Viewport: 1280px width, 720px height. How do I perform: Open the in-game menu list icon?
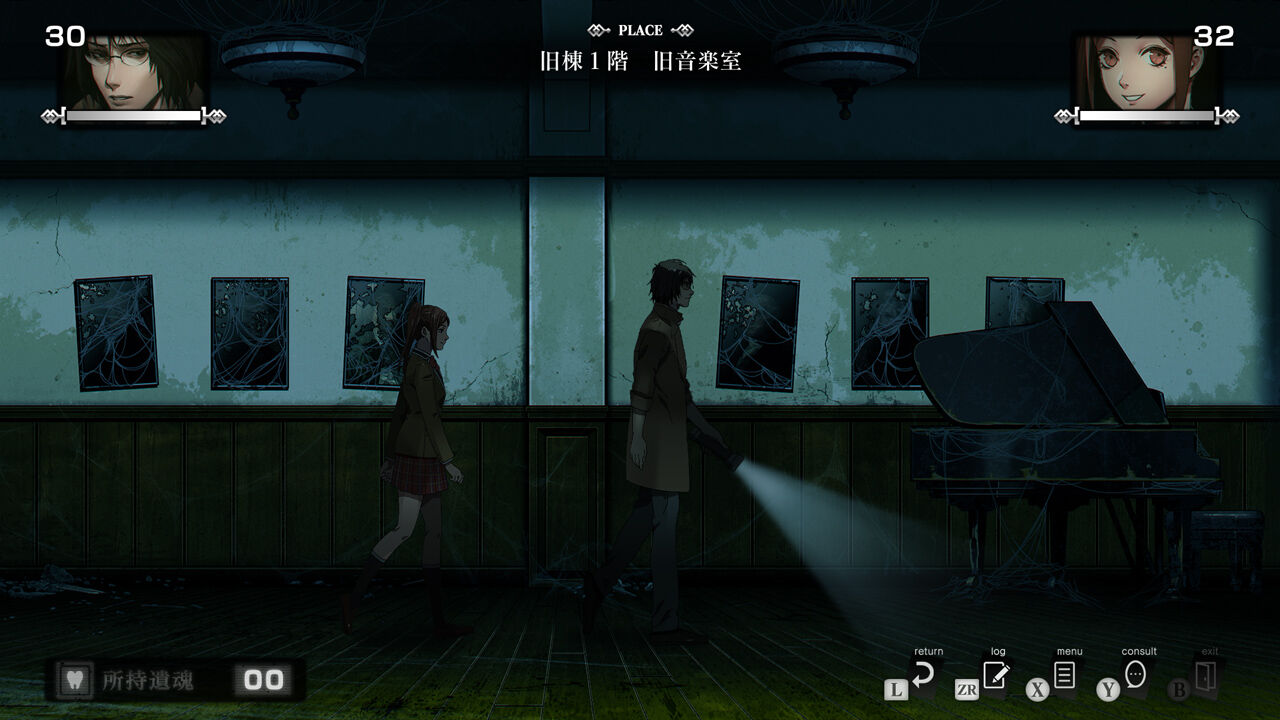(x=1064, y=674)
